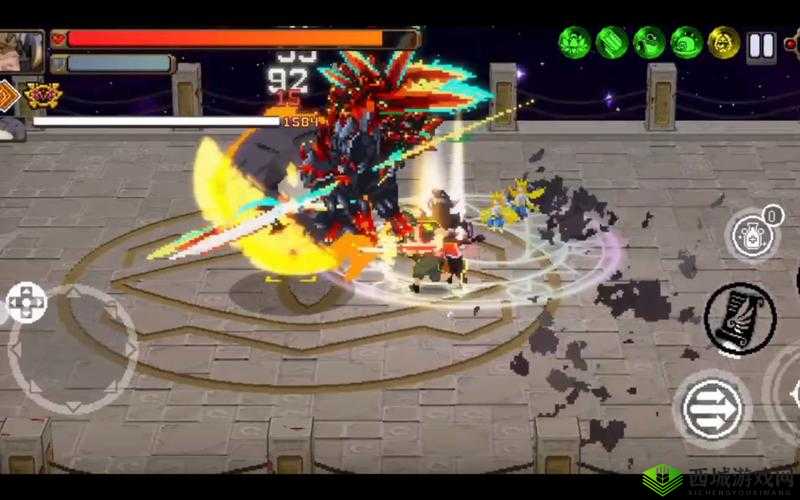
Task: Pause the game with the pause button
Action: coord(761,45)
